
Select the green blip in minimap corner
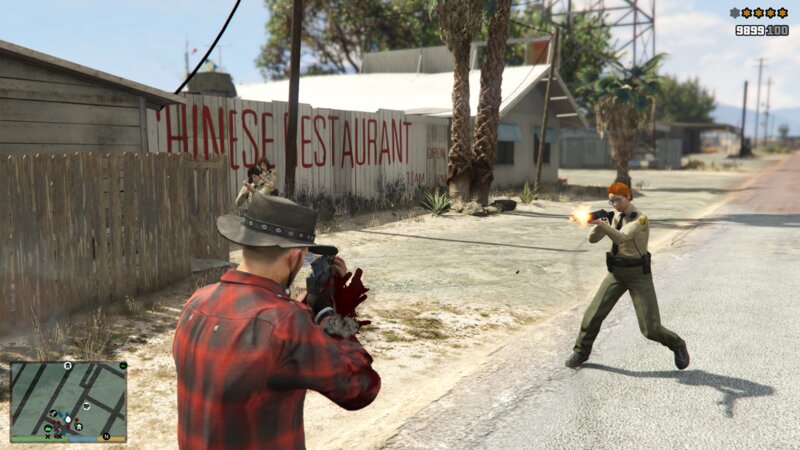tap(121, 366)
